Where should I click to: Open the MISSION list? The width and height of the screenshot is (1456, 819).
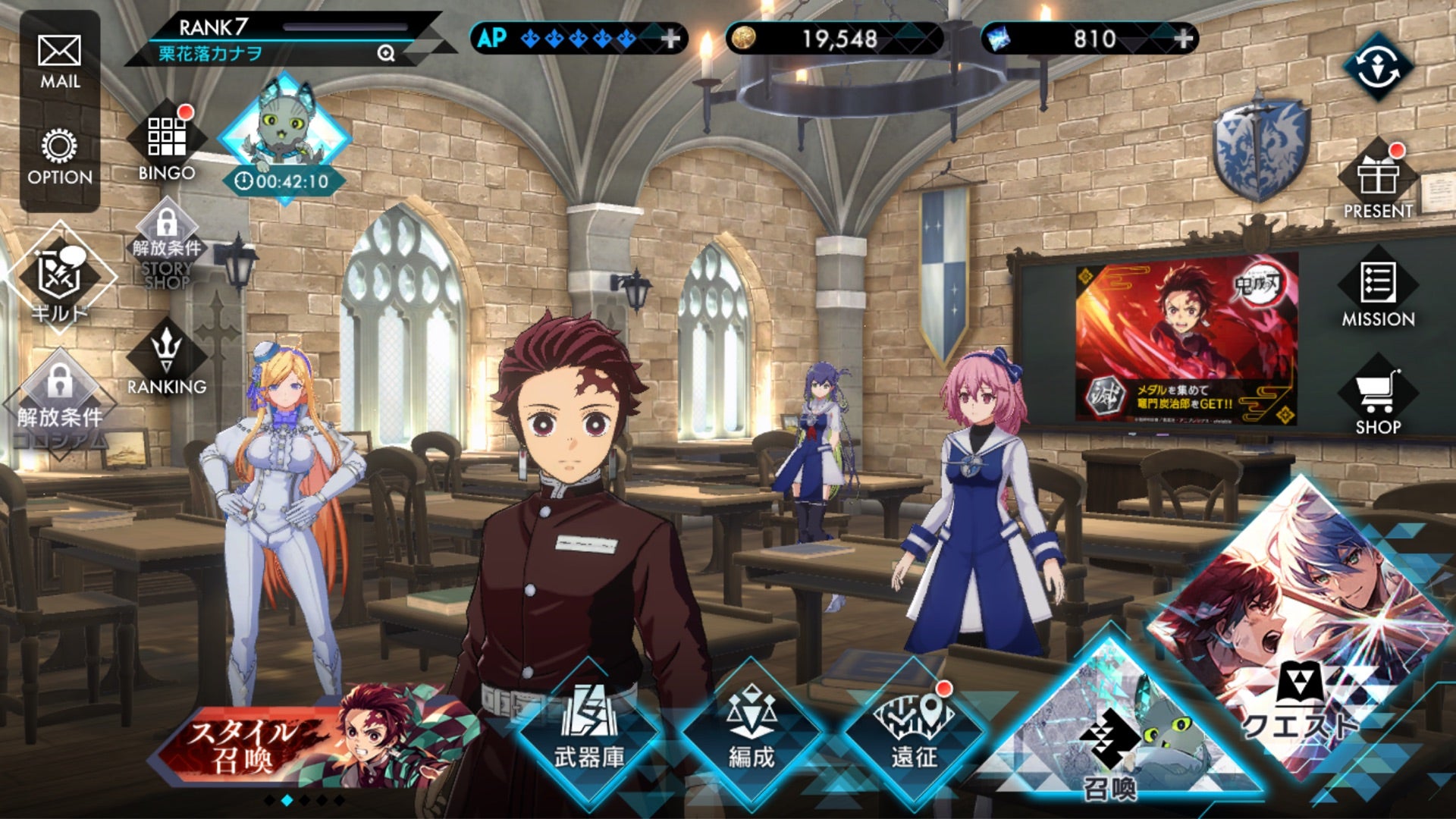tap(1378, 292)
